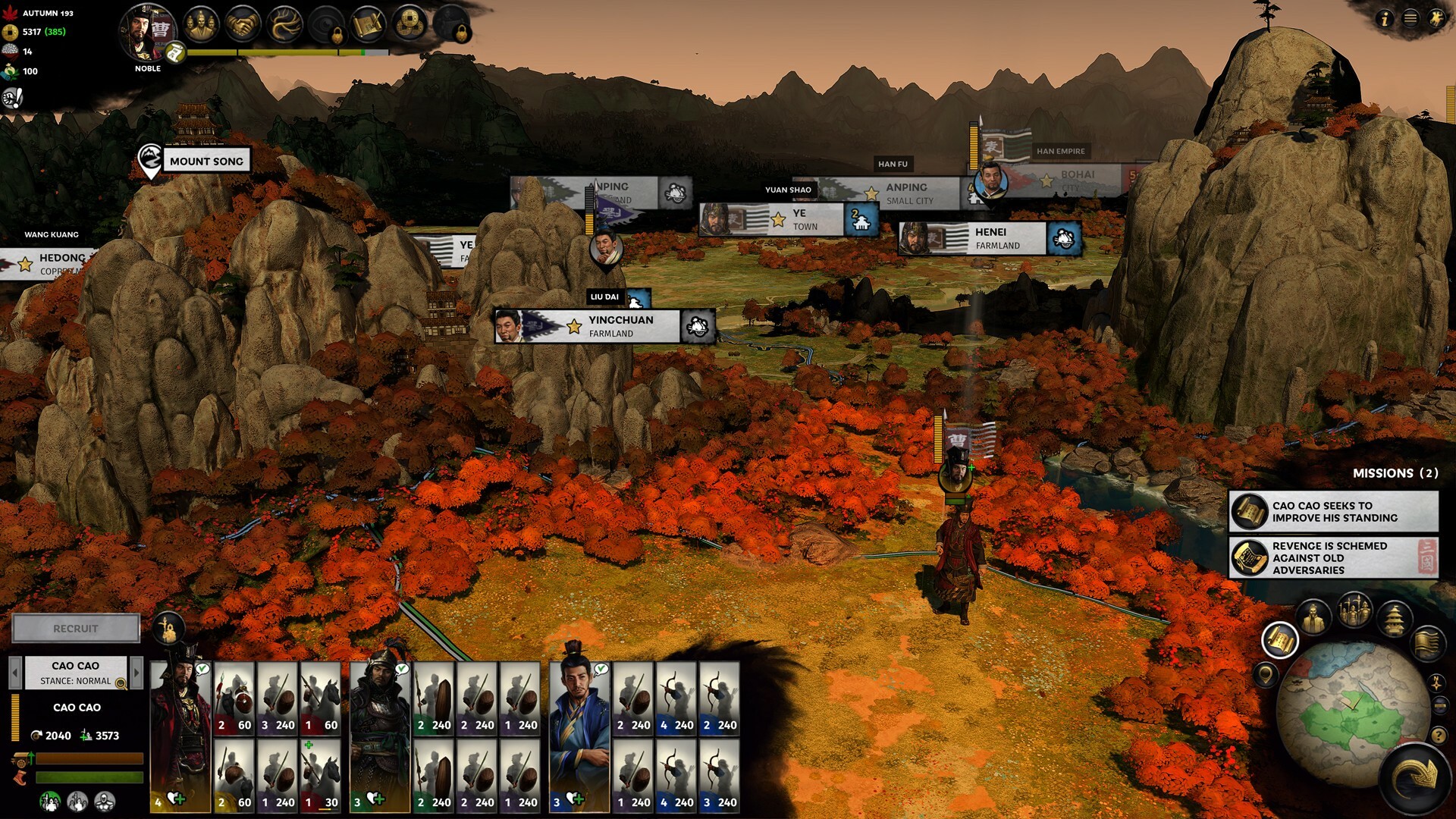Cycle to the next army with the right arrow
Viewport: 1456px width, 819px height.
(x=137, y=673)
